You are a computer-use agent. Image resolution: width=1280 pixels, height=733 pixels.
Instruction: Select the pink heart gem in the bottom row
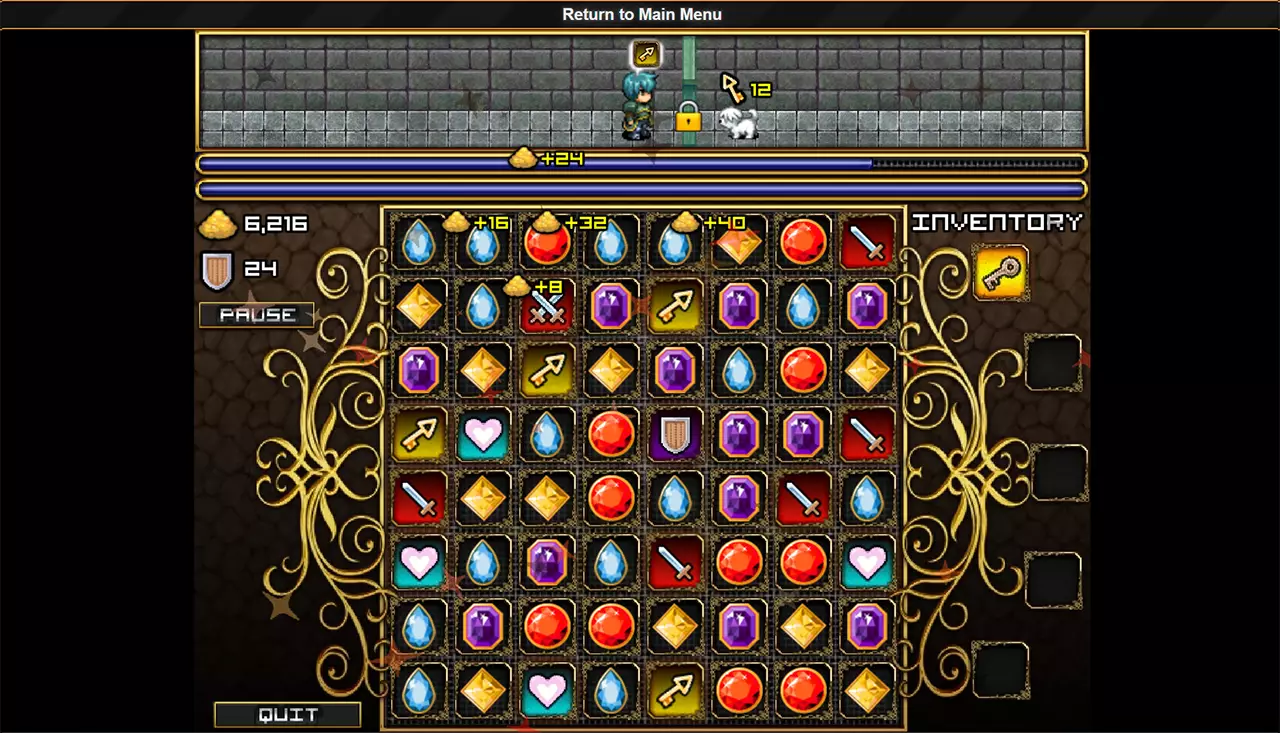tap(547, 691)
